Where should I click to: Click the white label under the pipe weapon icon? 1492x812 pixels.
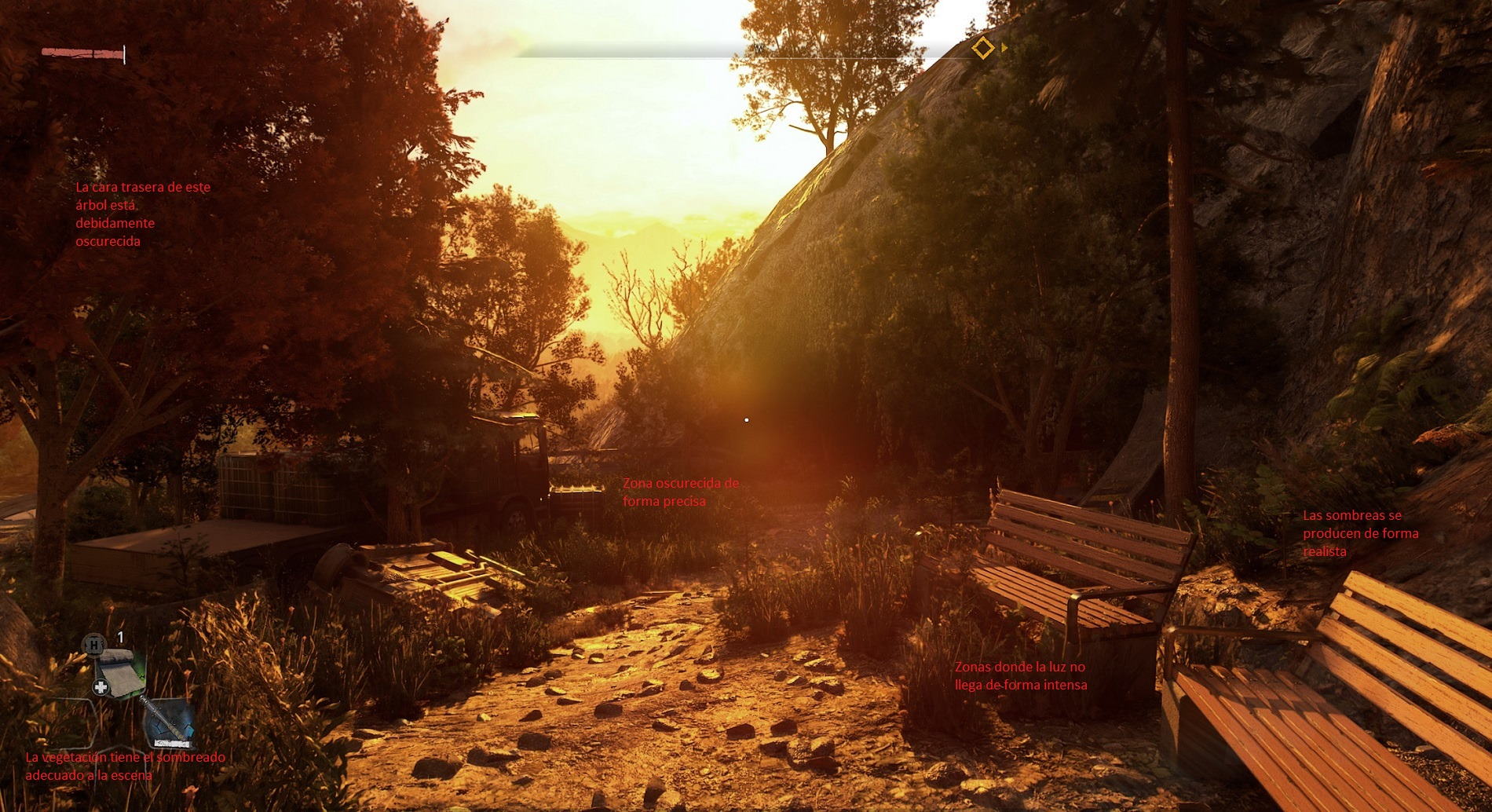pos(173,742)
